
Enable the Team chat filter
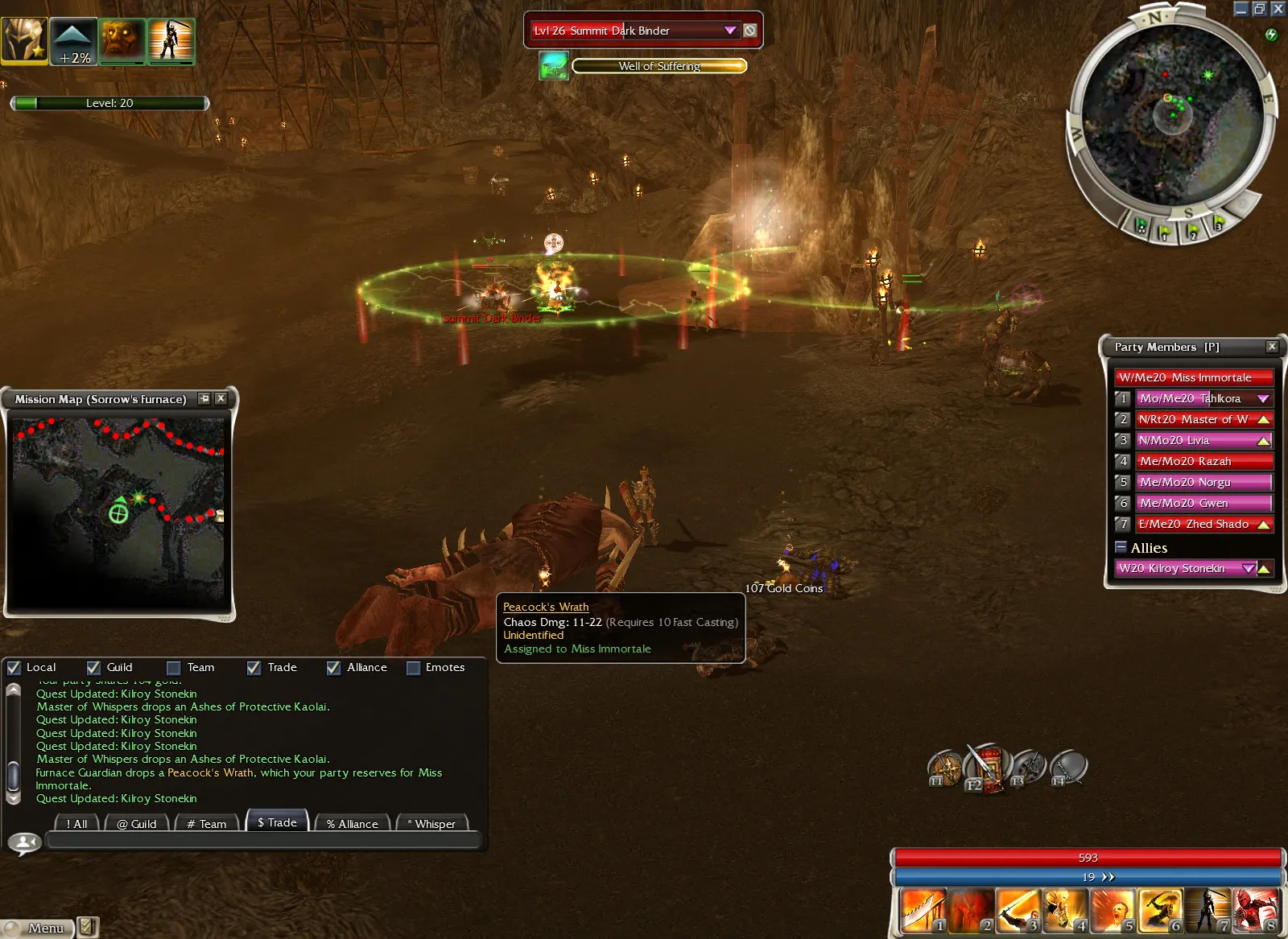point(174,668)
